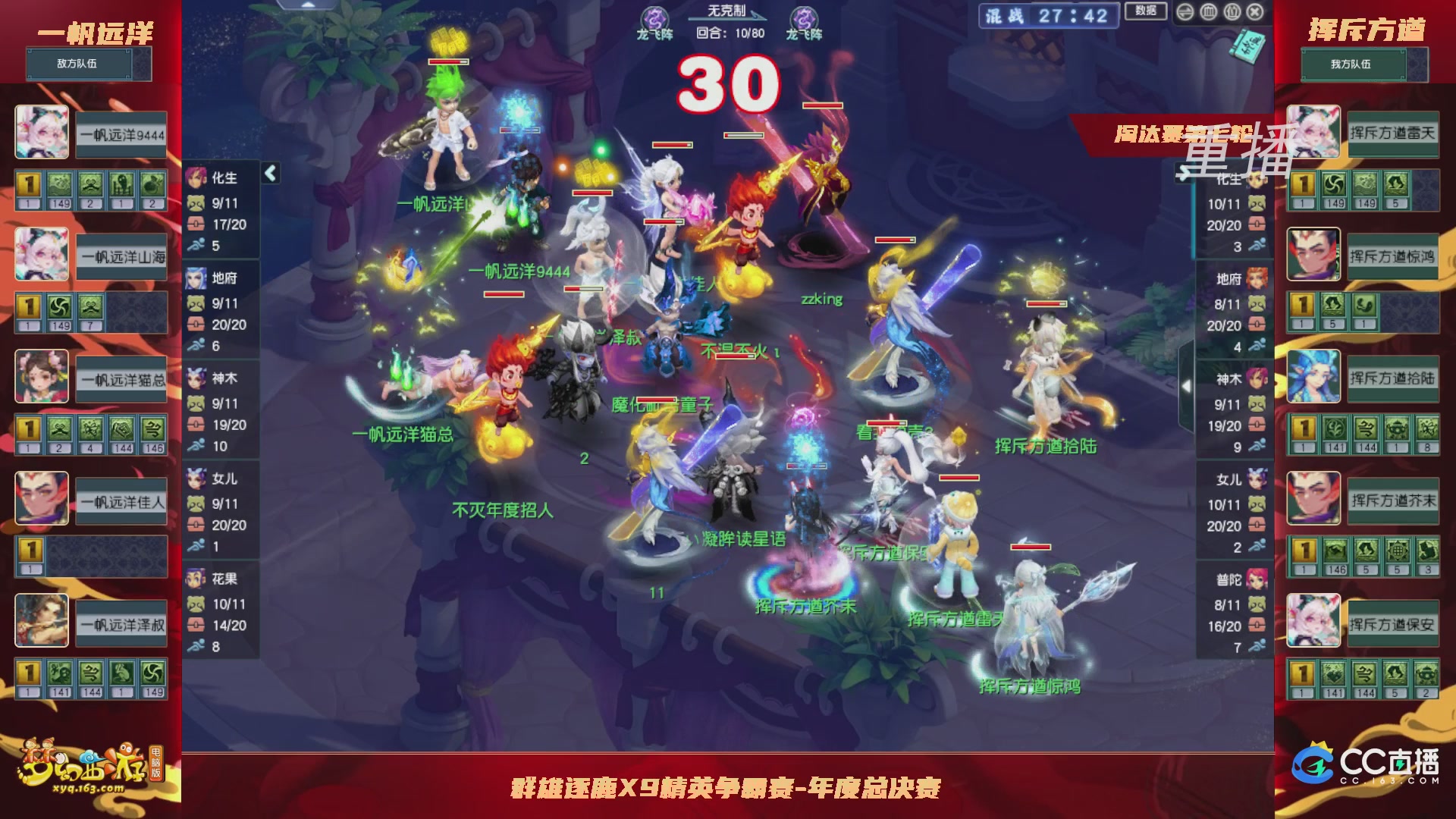This screenshot has height=819, width=1456.
Task: Click the portrait of 挥斥方遒雷天
Action: [1314, 133]
